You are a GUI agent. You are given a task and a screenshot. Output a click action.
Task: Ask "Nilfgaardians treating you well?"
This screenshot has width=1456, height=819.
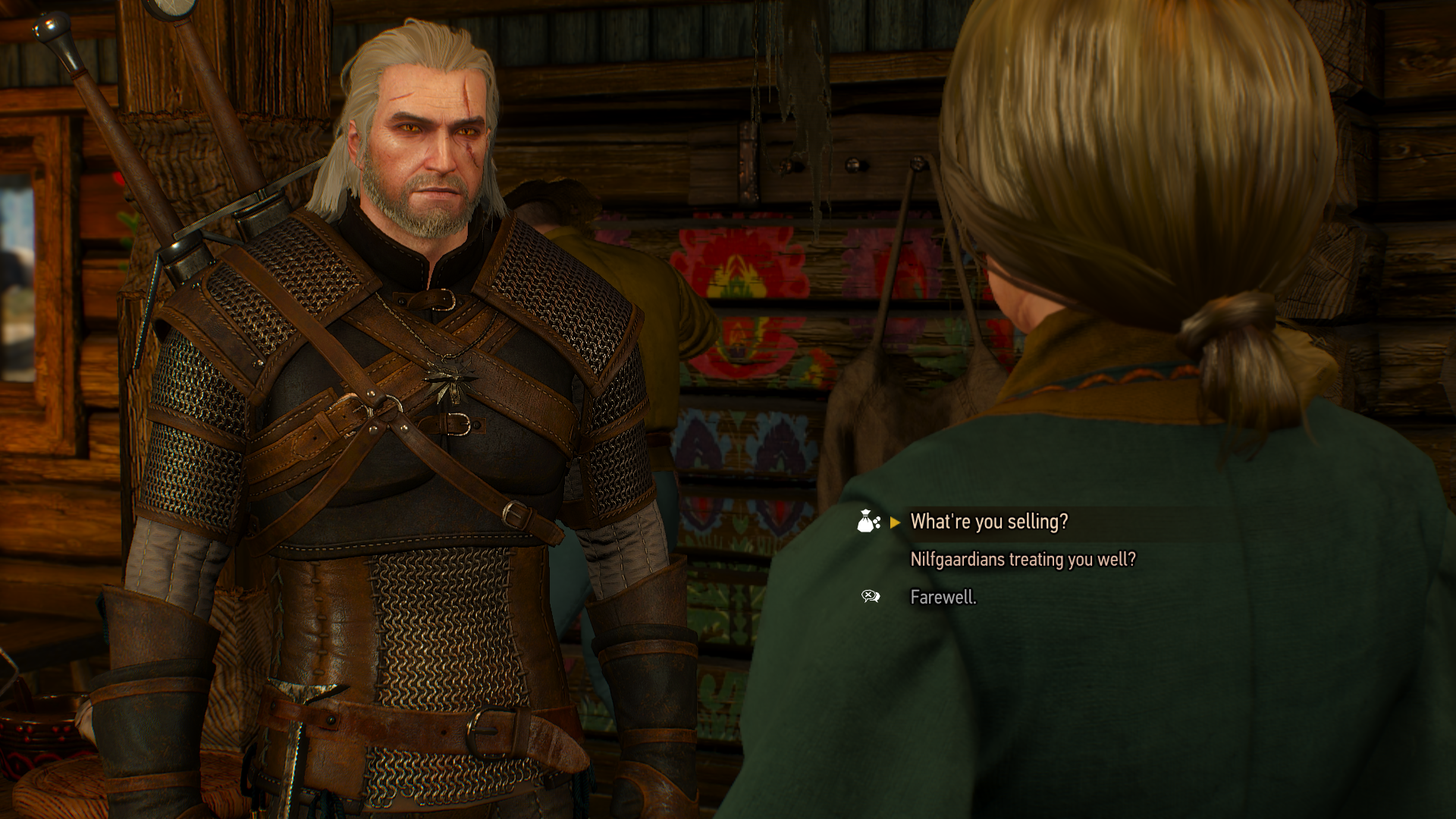pos(1022,560)
